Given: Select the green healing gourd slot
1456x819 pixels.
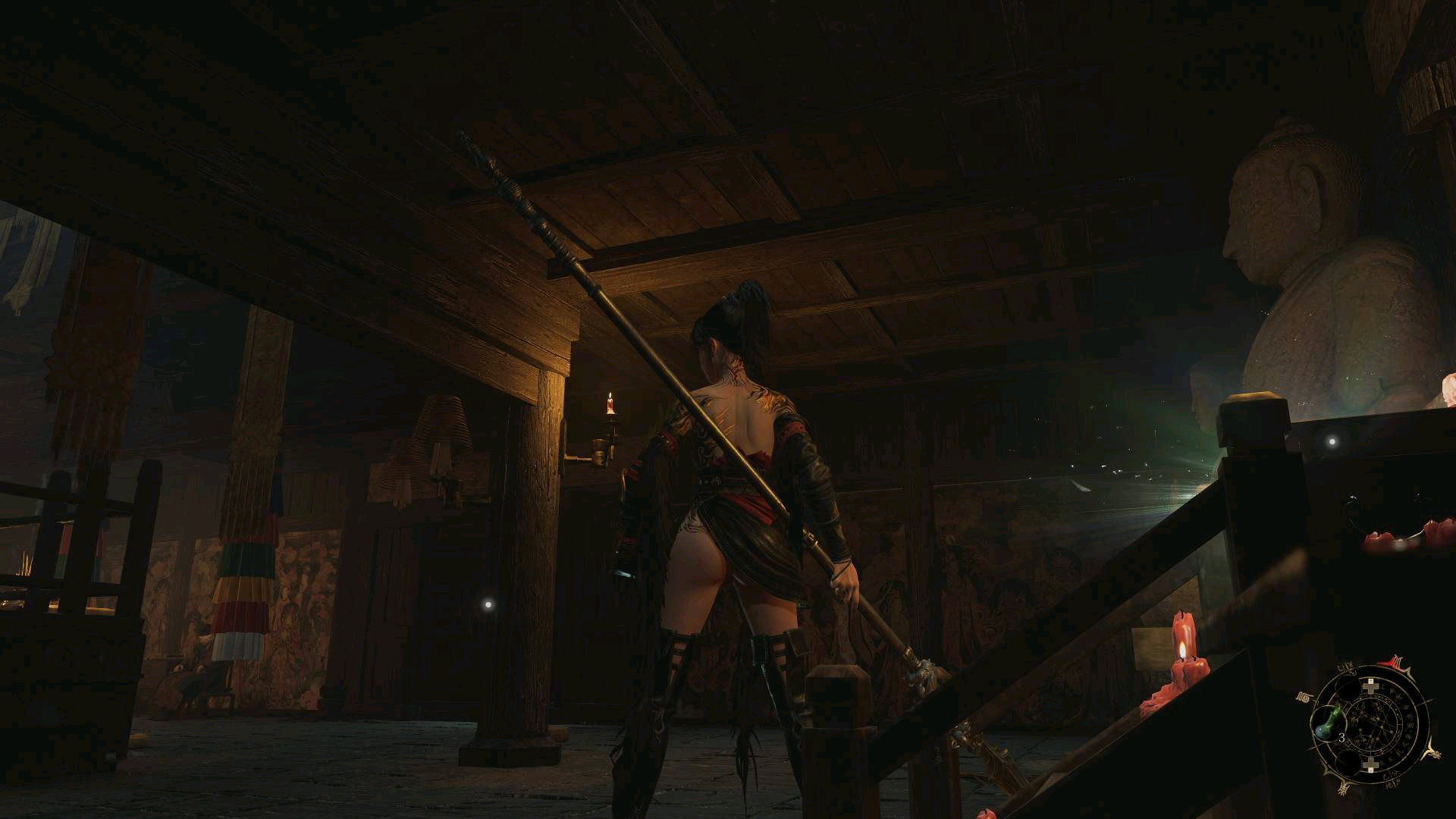Looking at the screenshot, I should 1330,723.
